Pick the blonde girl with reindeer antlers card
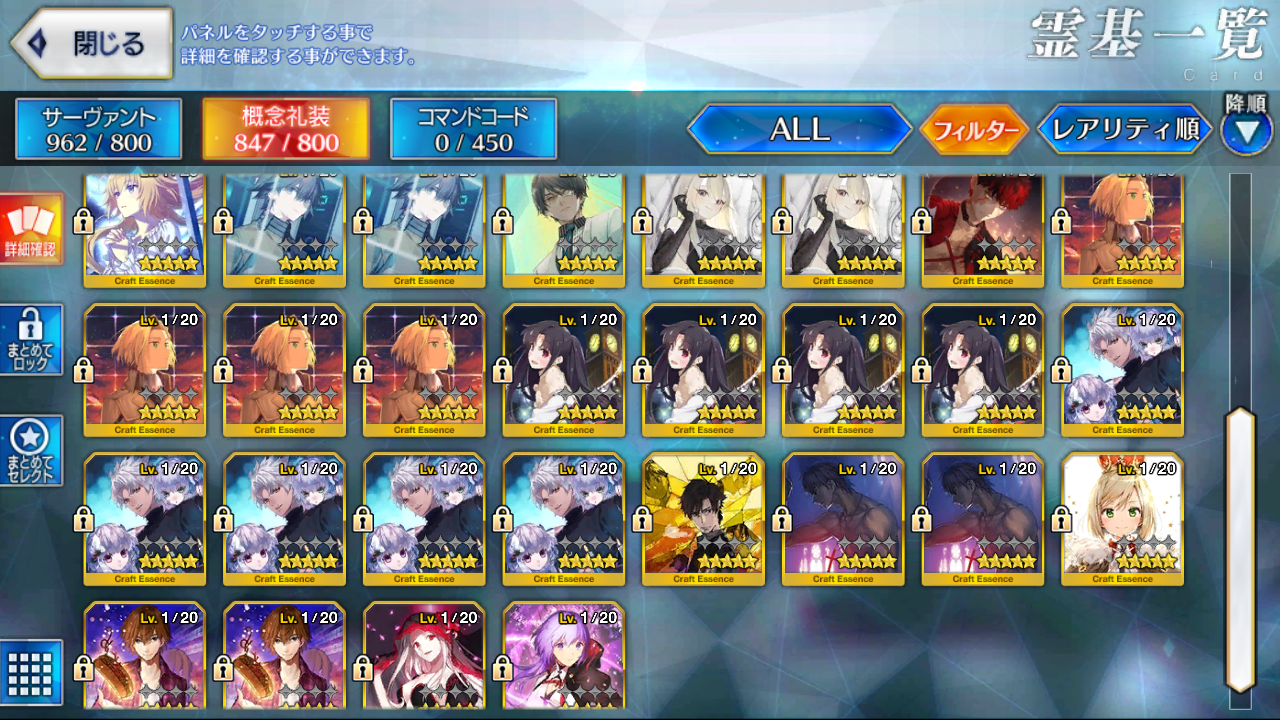 [x=1123, y=518]
